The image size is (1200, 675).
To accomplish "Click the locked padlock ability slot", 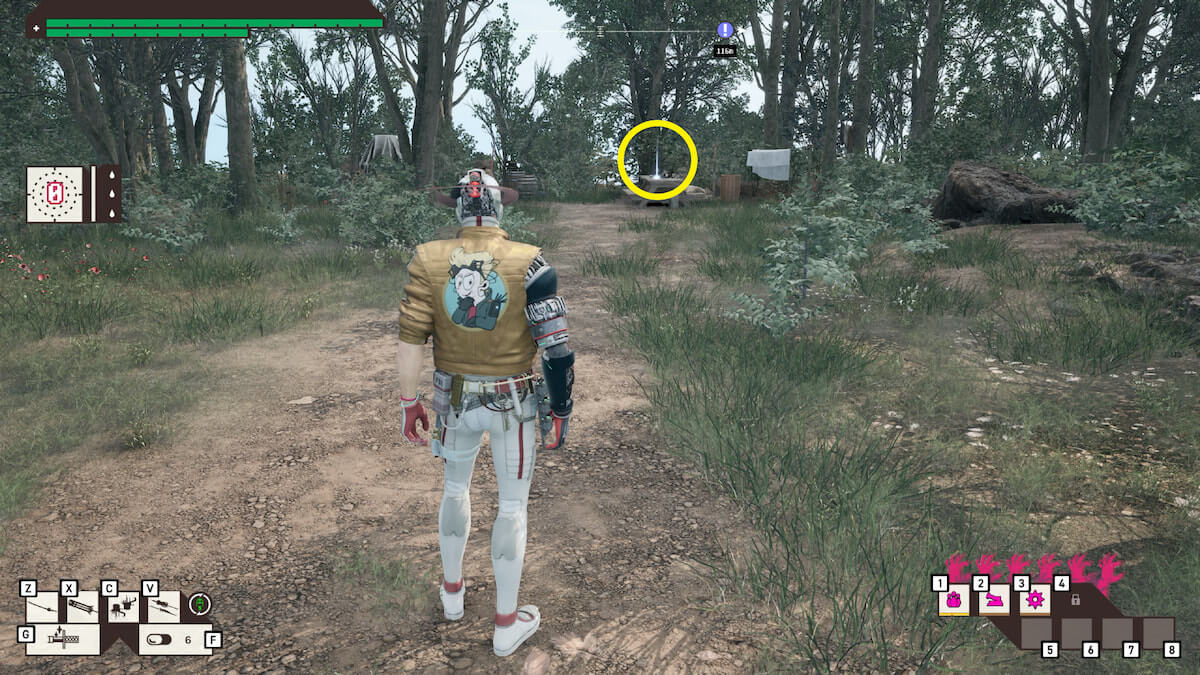I will [1076, 600].
